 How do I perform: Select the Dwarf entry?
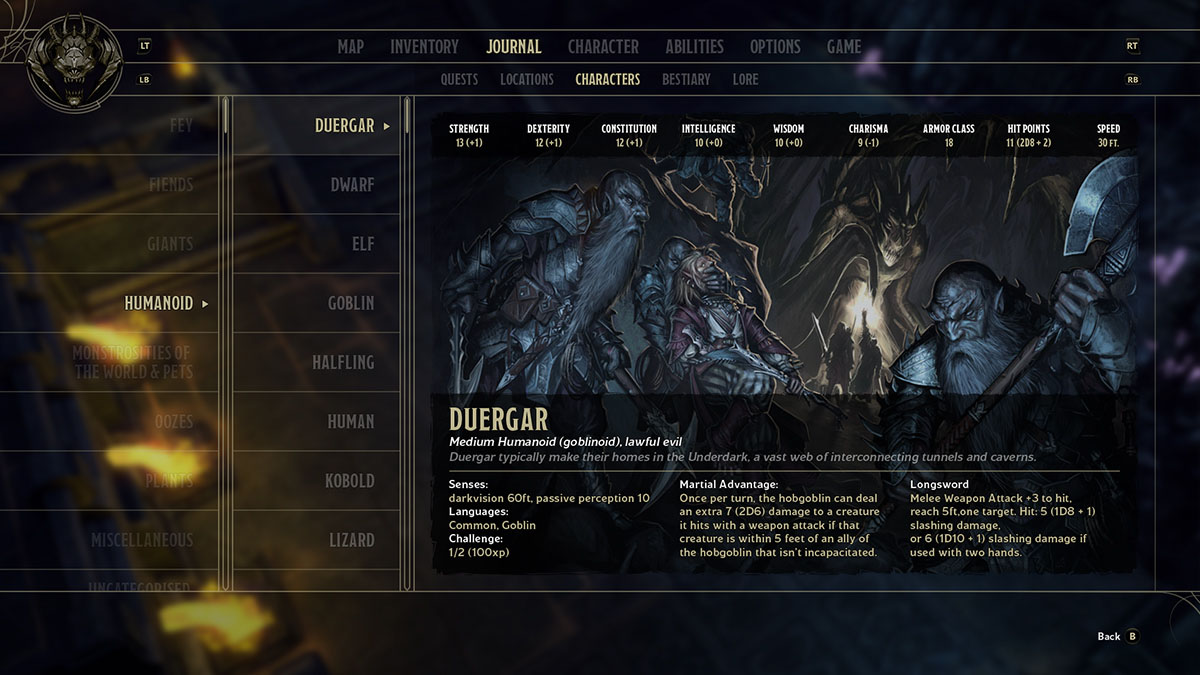pos(352,185)
